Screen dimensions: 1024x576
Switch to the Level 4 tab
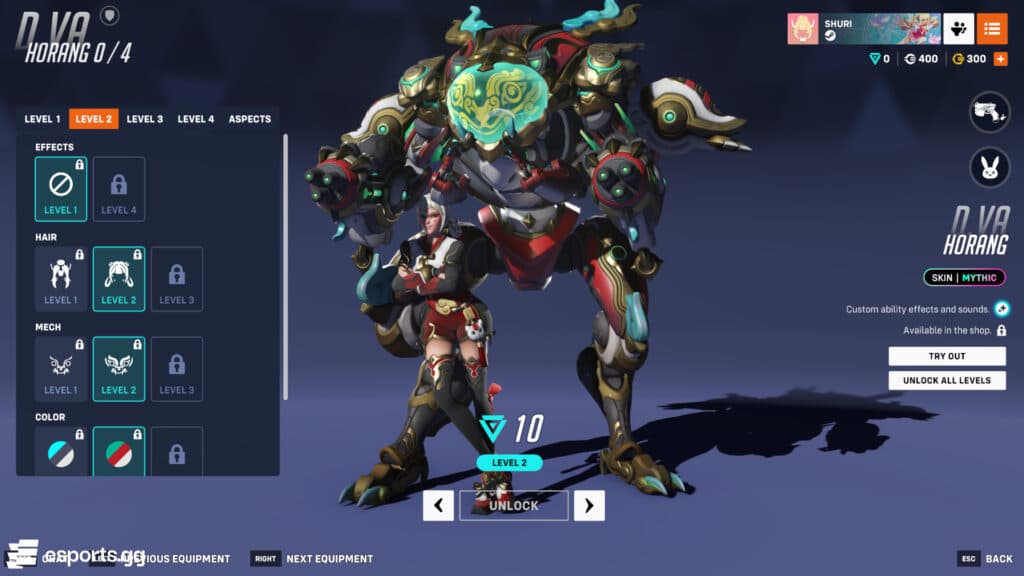click(196, 119)
